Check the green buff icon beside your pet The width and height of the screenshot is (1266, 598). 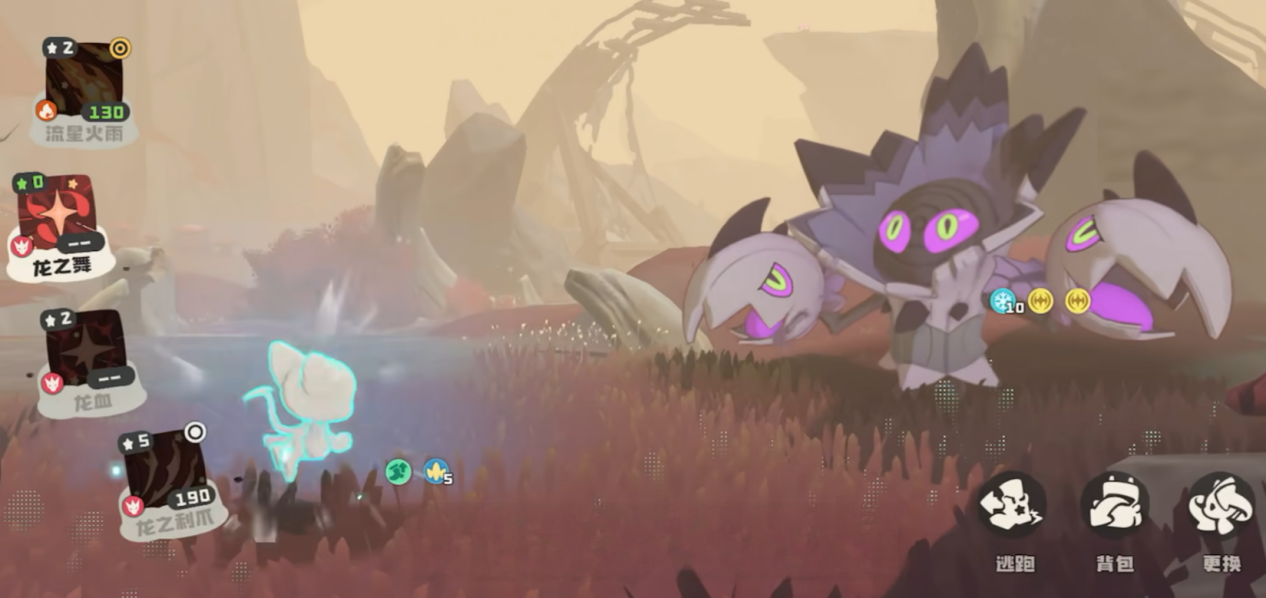point(398,471)
